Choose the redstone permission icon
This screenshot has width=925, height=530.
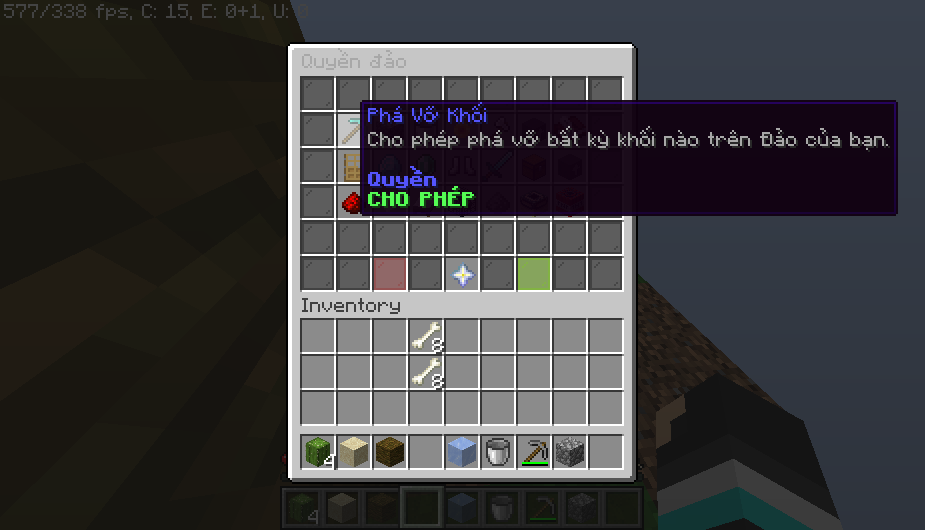(351, 202)
